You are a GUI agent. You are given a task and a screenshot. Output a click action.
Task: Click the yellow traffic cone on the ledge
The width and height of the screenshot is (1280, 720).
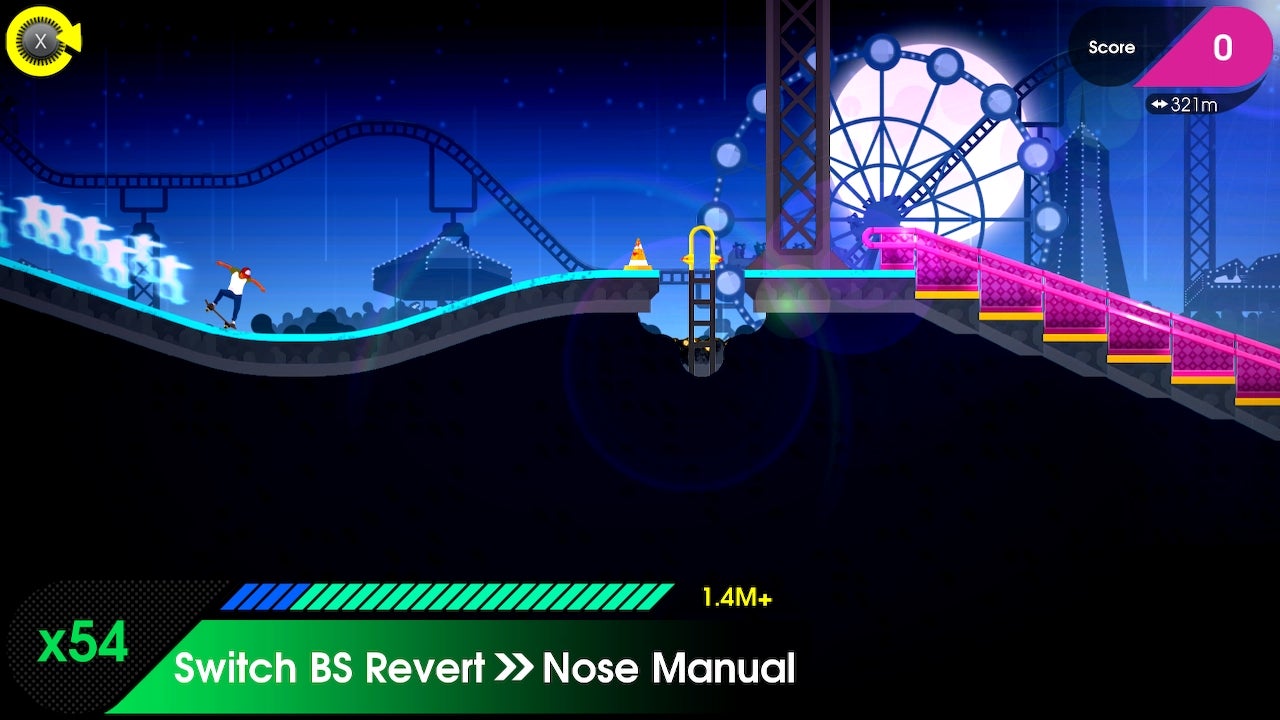[638, 255]
